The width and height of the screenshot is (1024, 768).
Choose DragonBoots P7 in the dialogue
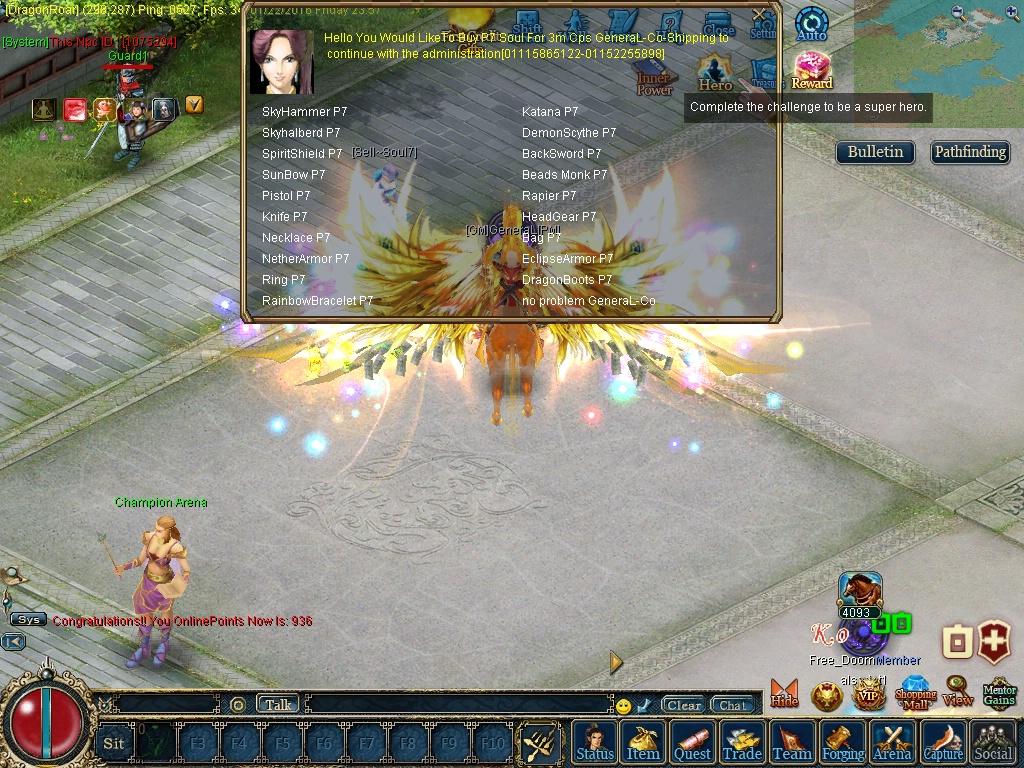567,280
